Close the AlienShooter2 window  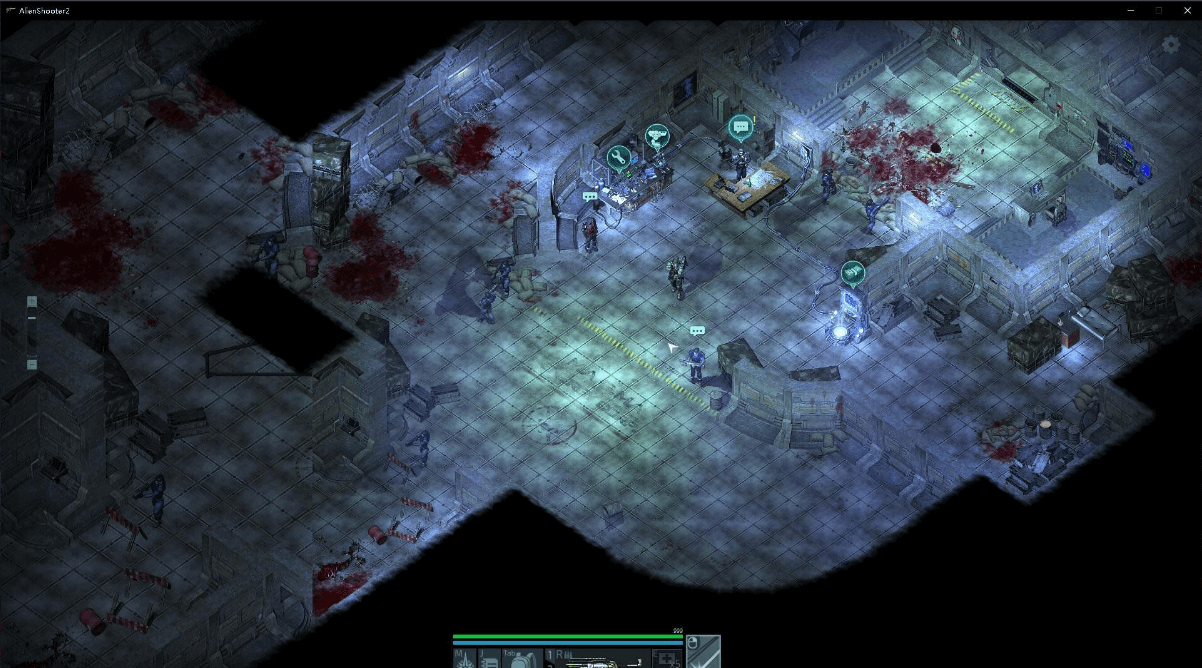[x=1187, y=10]
